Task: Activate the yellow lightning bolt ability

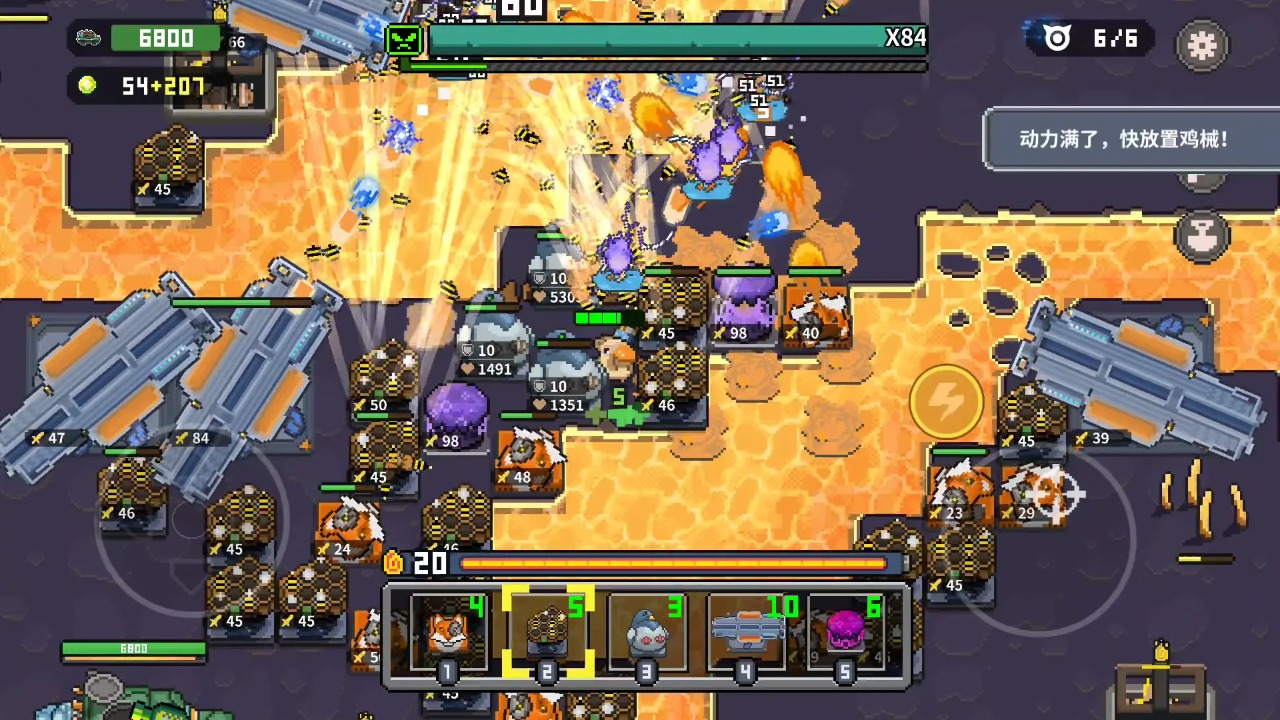Action: point(945,401)
